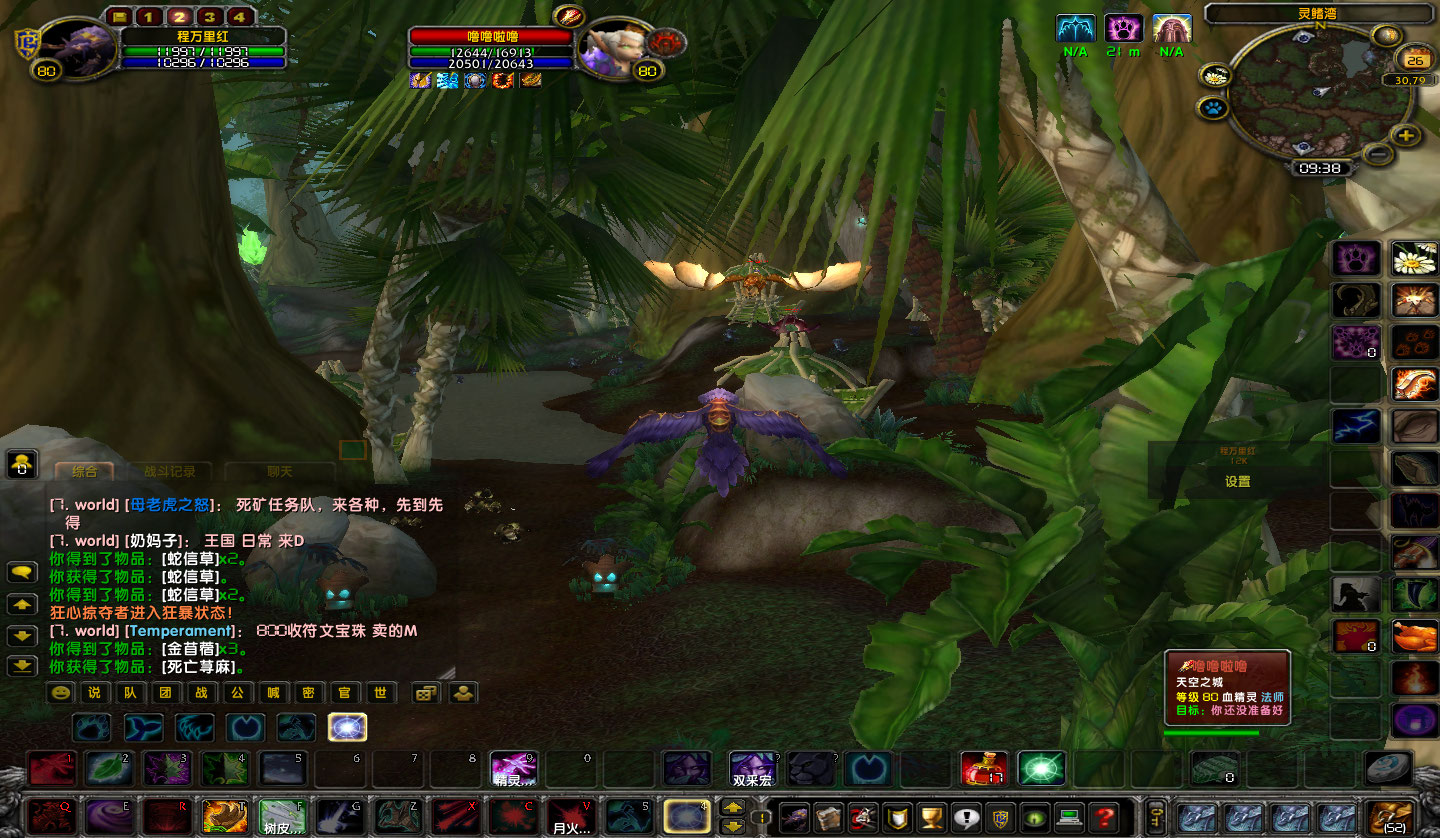This screenshot has width=1440, height=838.
Task: Open the smiley emote menu near chat
Action: tap(62, 692)
